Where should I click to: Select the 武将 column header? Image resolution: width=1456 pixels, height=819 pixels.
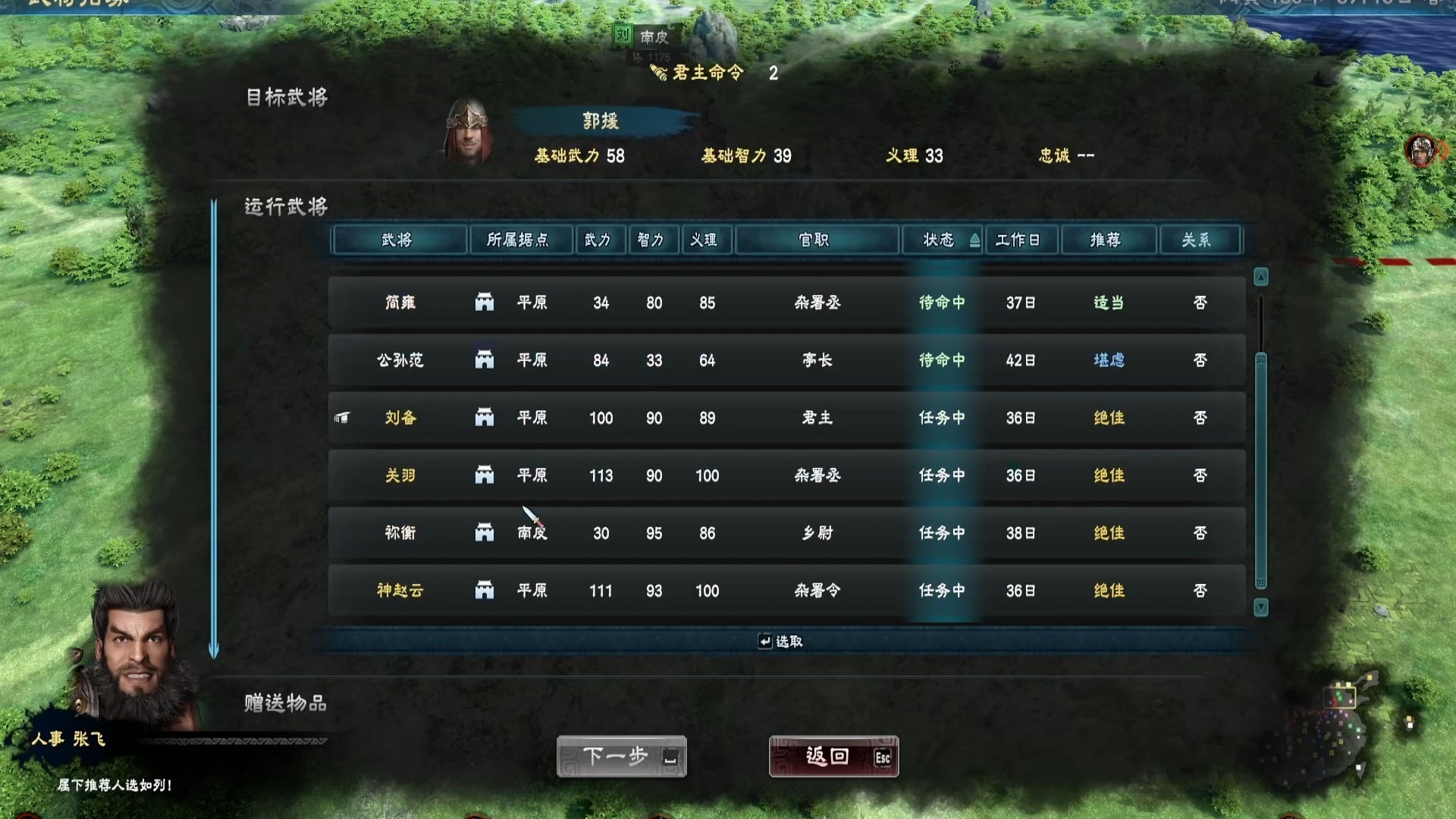[398, 240]
